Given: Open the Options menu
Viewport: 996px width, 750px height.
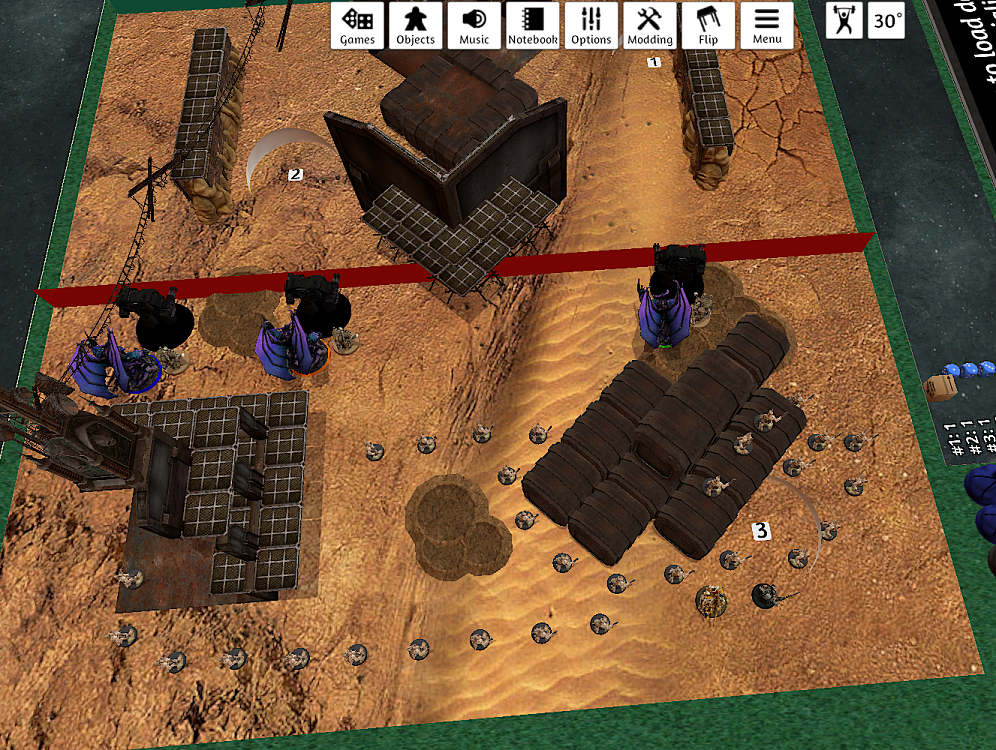Looking at the screenshot, I should click(591, 25).
